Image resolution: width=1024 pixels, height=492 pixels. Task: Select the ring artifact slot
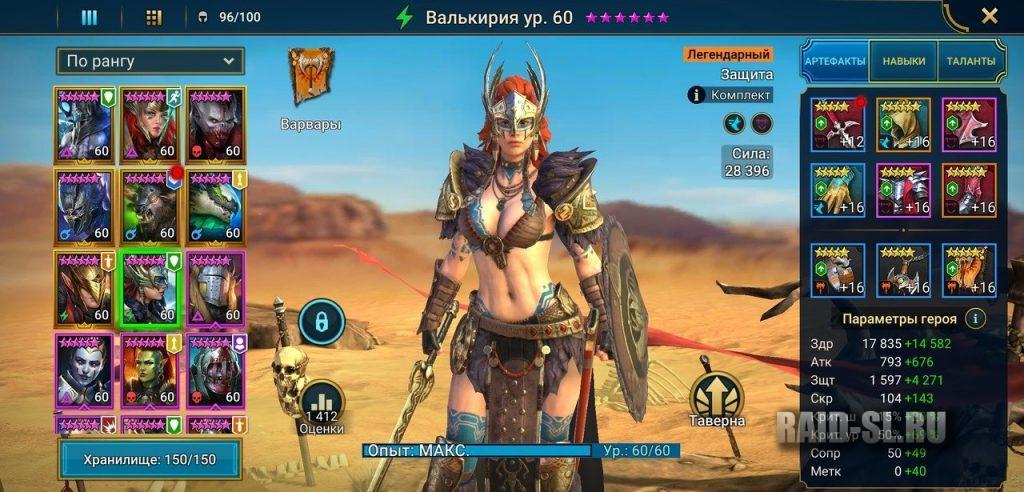coord(838,270)
